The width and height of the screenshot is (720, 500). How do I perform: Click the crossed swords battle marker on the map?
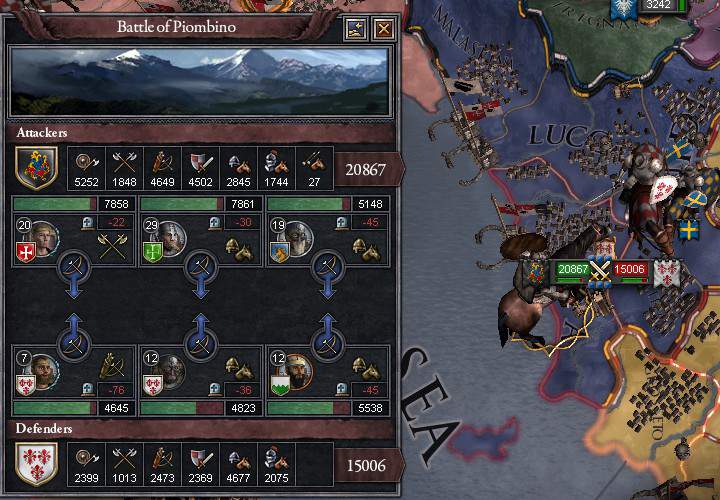pos(600,268)
